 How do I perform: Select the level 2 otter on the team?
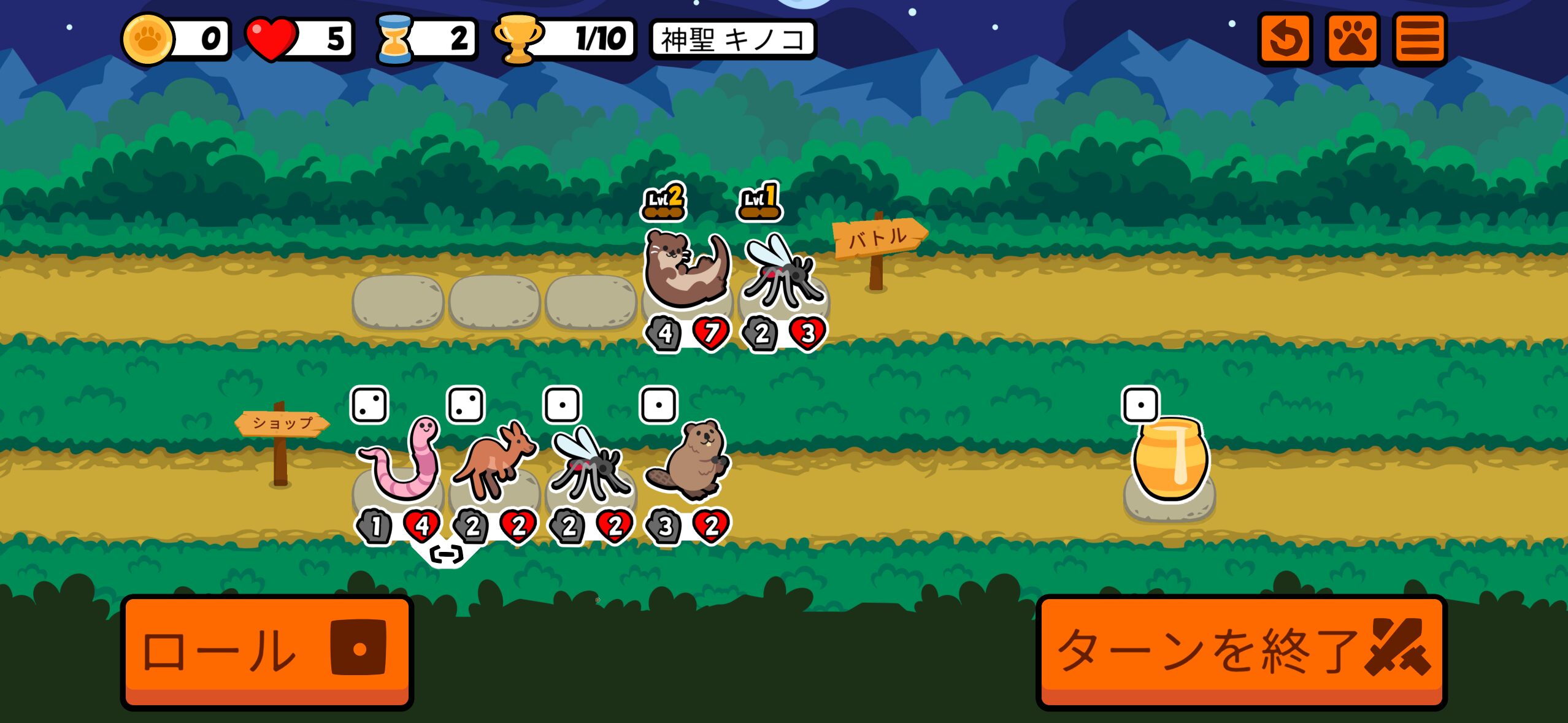pos(686,270)
